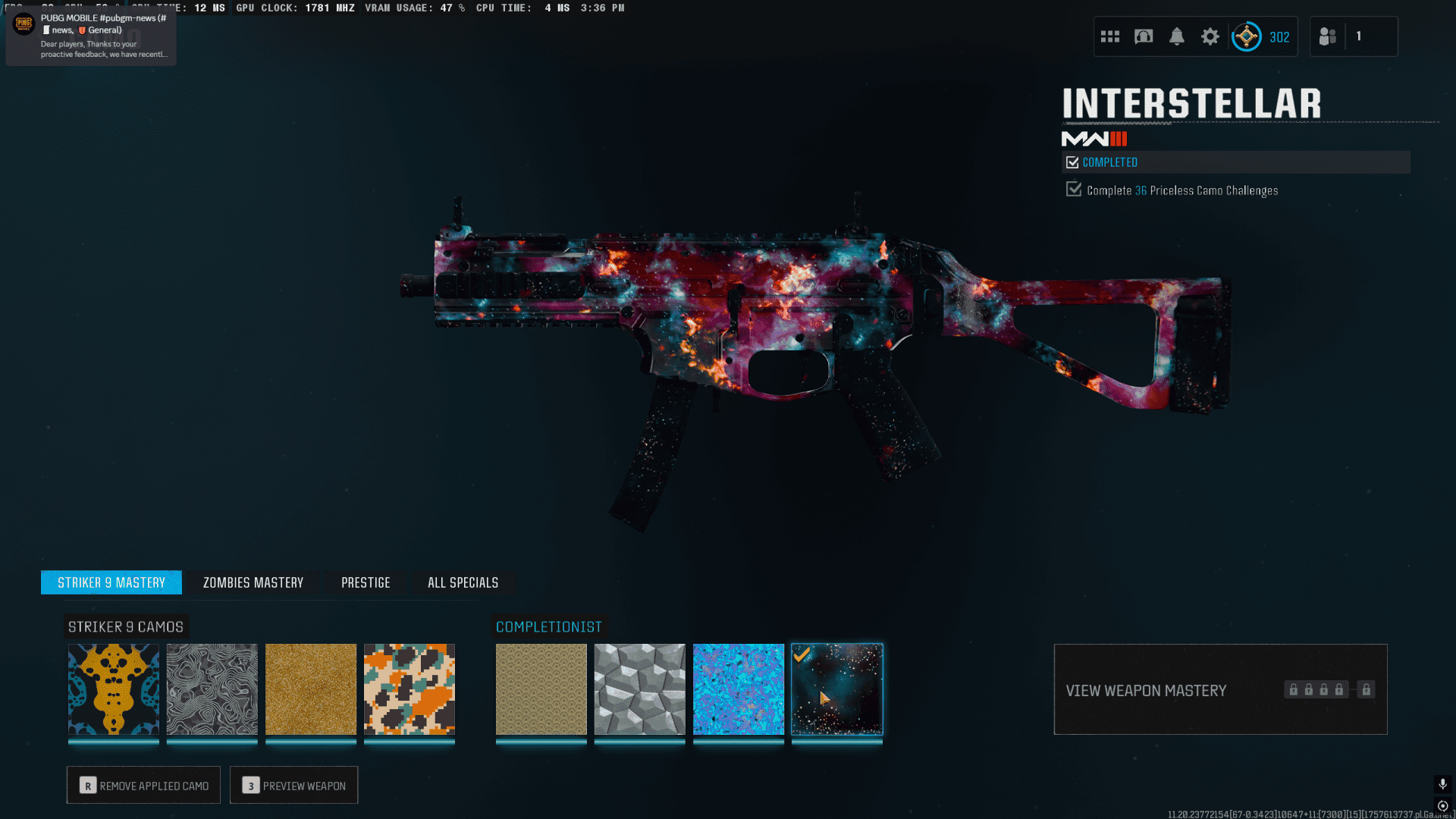The width and height of the screenshot is (1456, 819).
Task: Select the silver faceted completionist camo
Action: [640, 689]
